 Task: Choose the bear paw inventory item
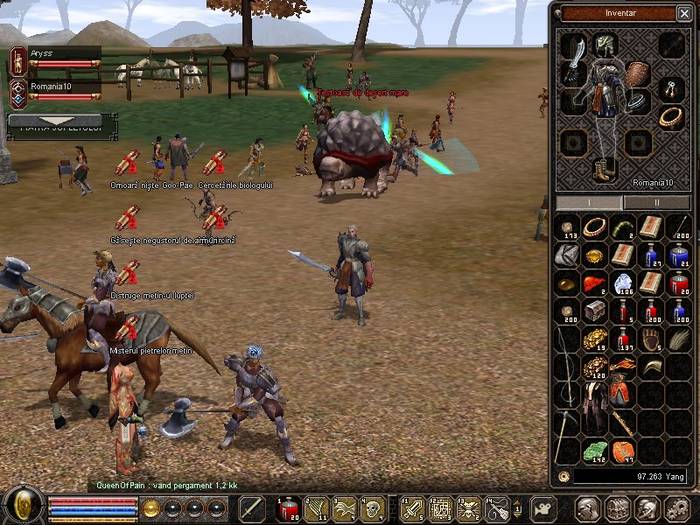[651, 340]
